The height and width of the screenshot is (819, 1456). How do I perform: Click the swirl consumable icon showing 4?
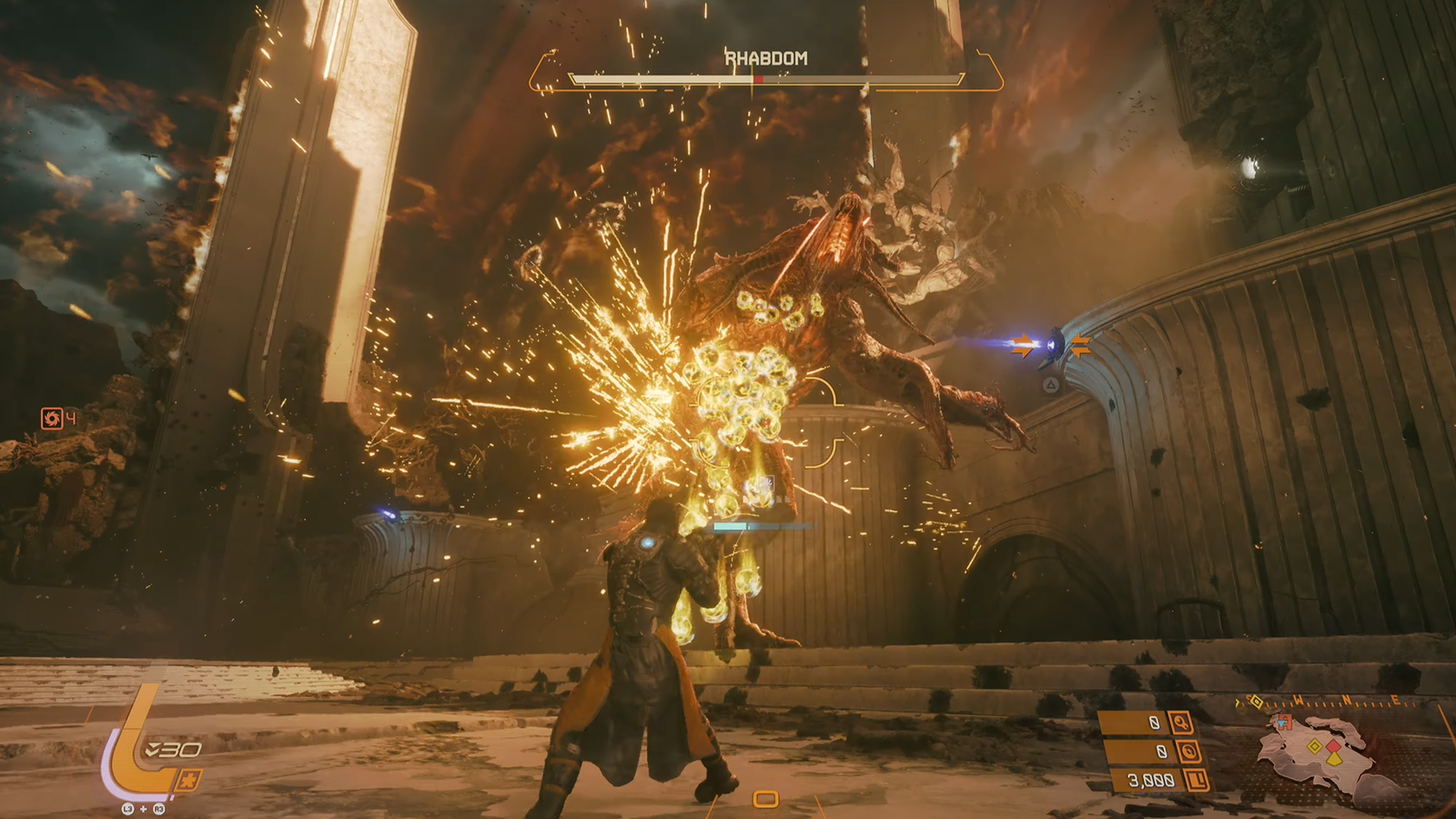pos(52,418)
